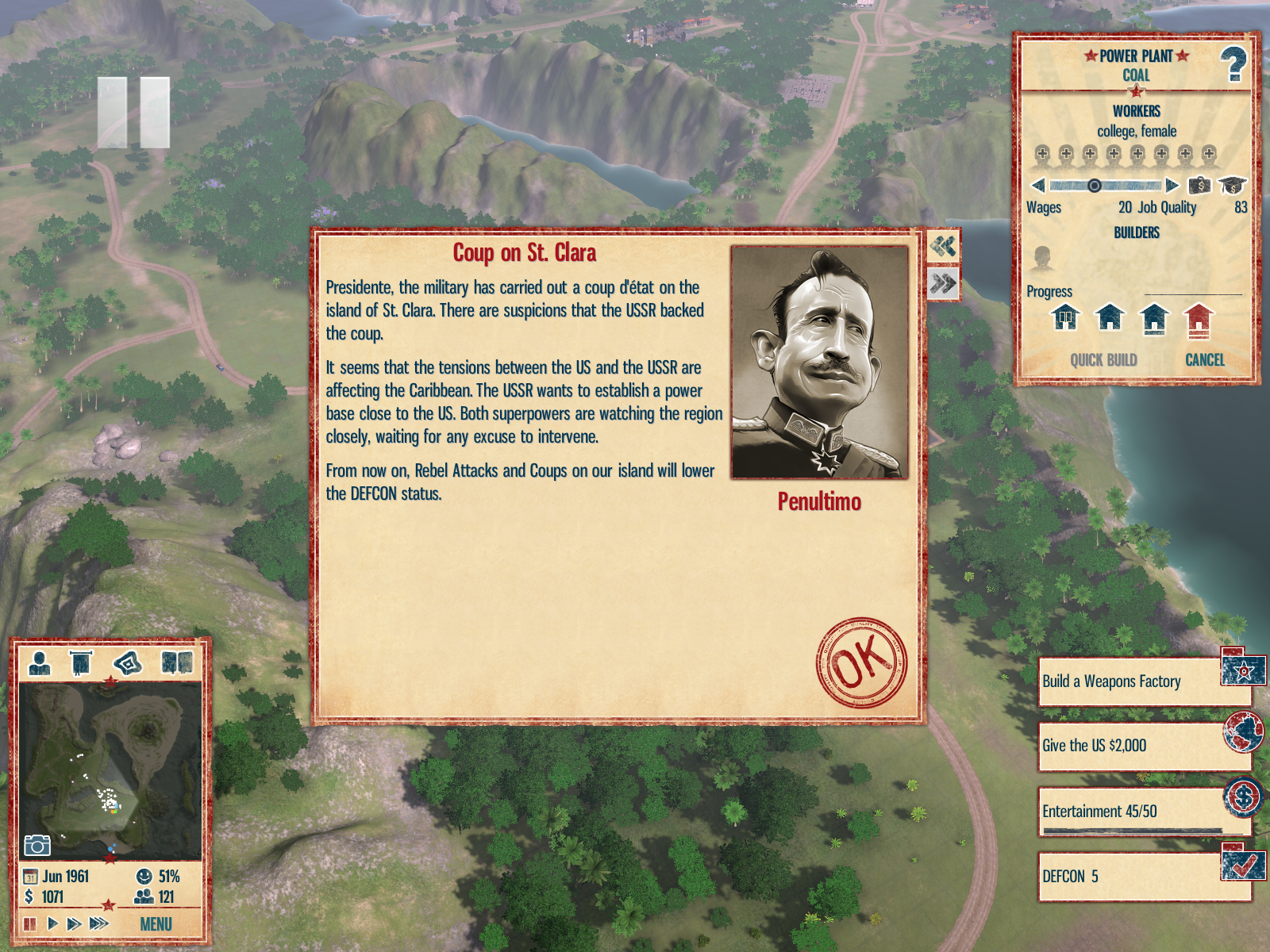Lower wages with the left arrow

coord(1038,186)
